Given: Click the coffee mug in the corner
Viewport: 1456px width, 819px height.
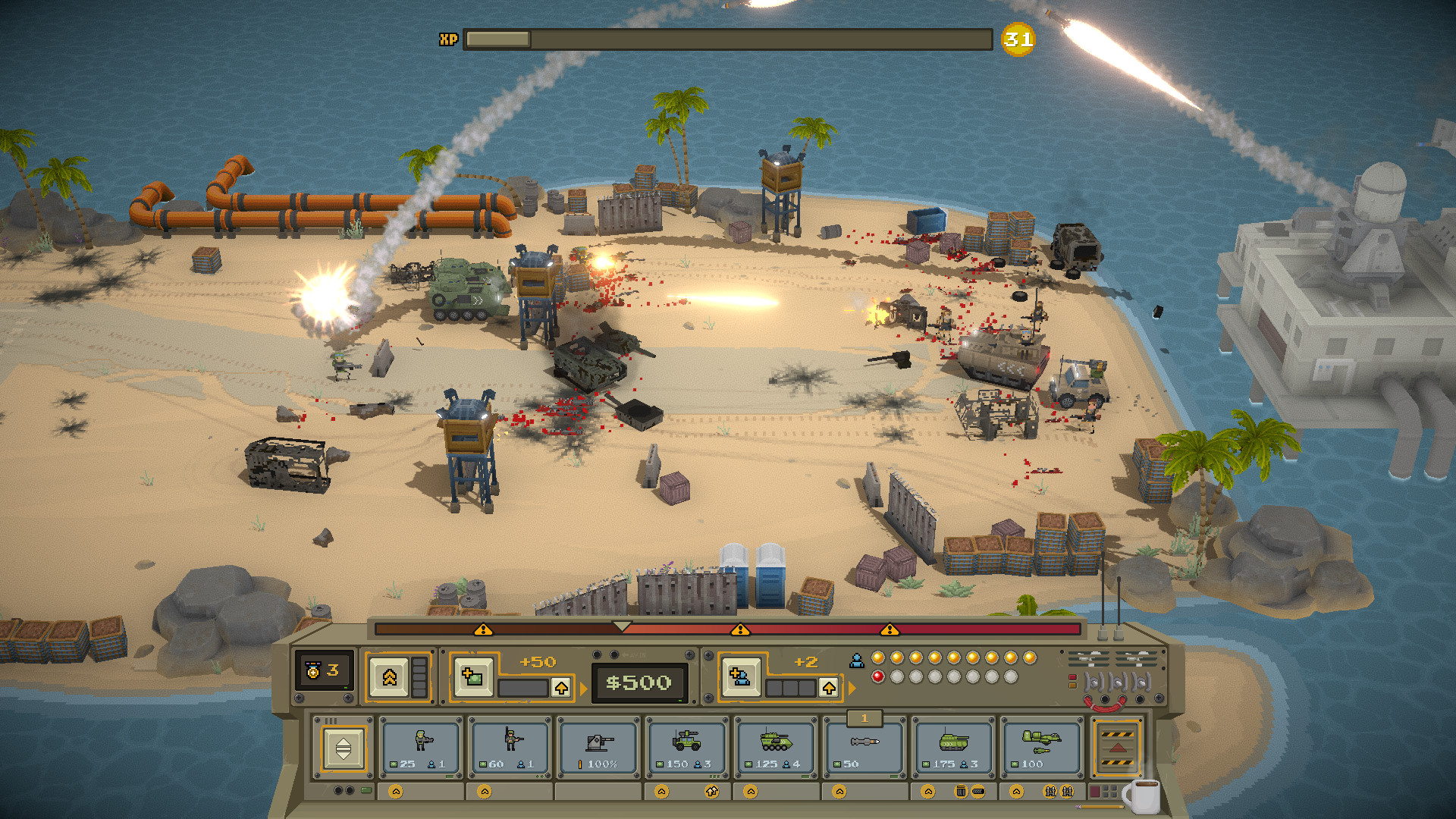Looking at the screenshot, I should click(1142, 796).
